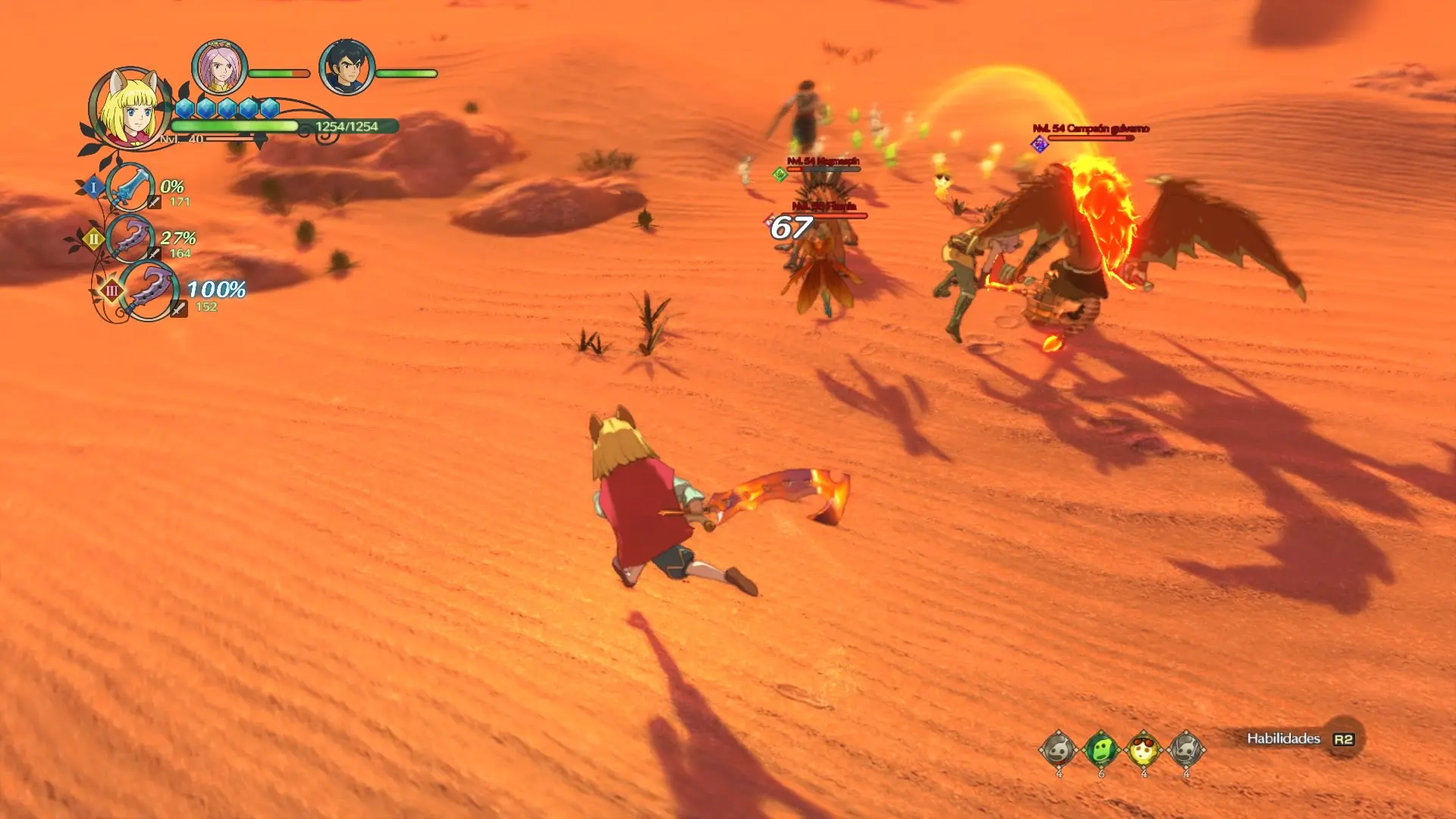1456x819 pixels.
Task: Choose weapon slot II at 27%
Action: 130,238
